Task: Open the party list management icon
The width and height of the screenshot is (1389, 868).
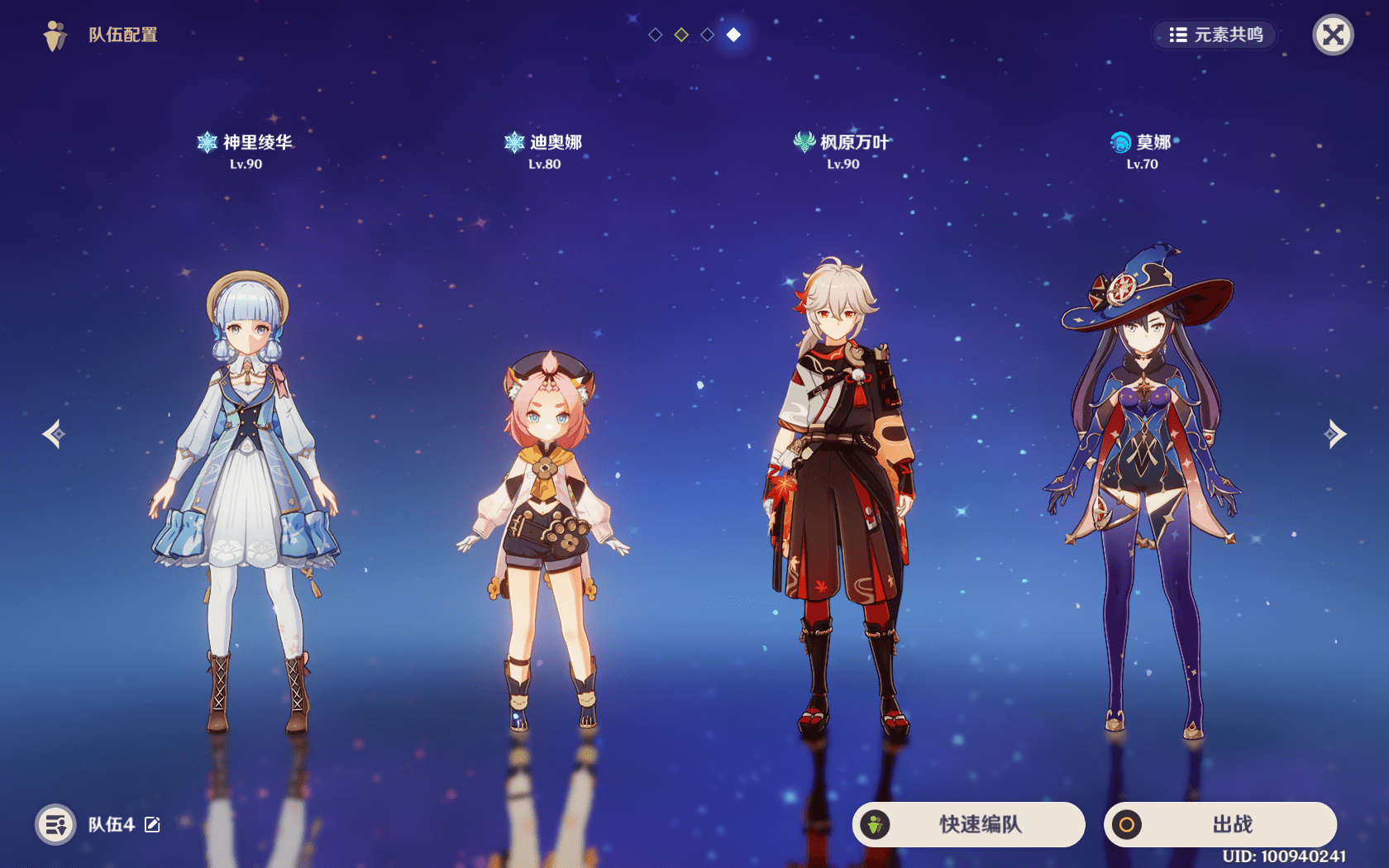Action: 55,824
